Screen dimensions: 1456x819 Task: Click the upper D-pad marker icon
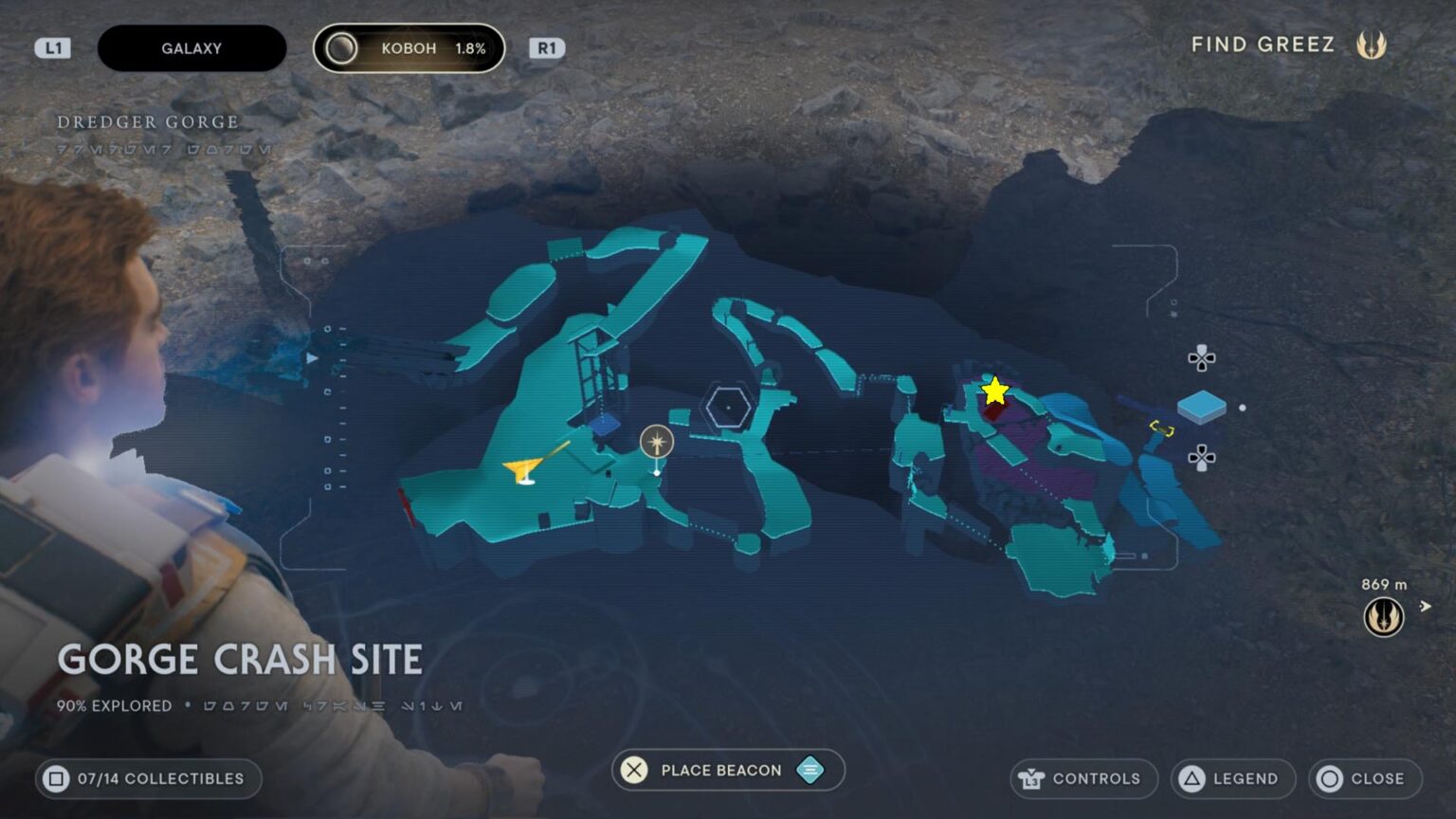[x=1201, y=359]
